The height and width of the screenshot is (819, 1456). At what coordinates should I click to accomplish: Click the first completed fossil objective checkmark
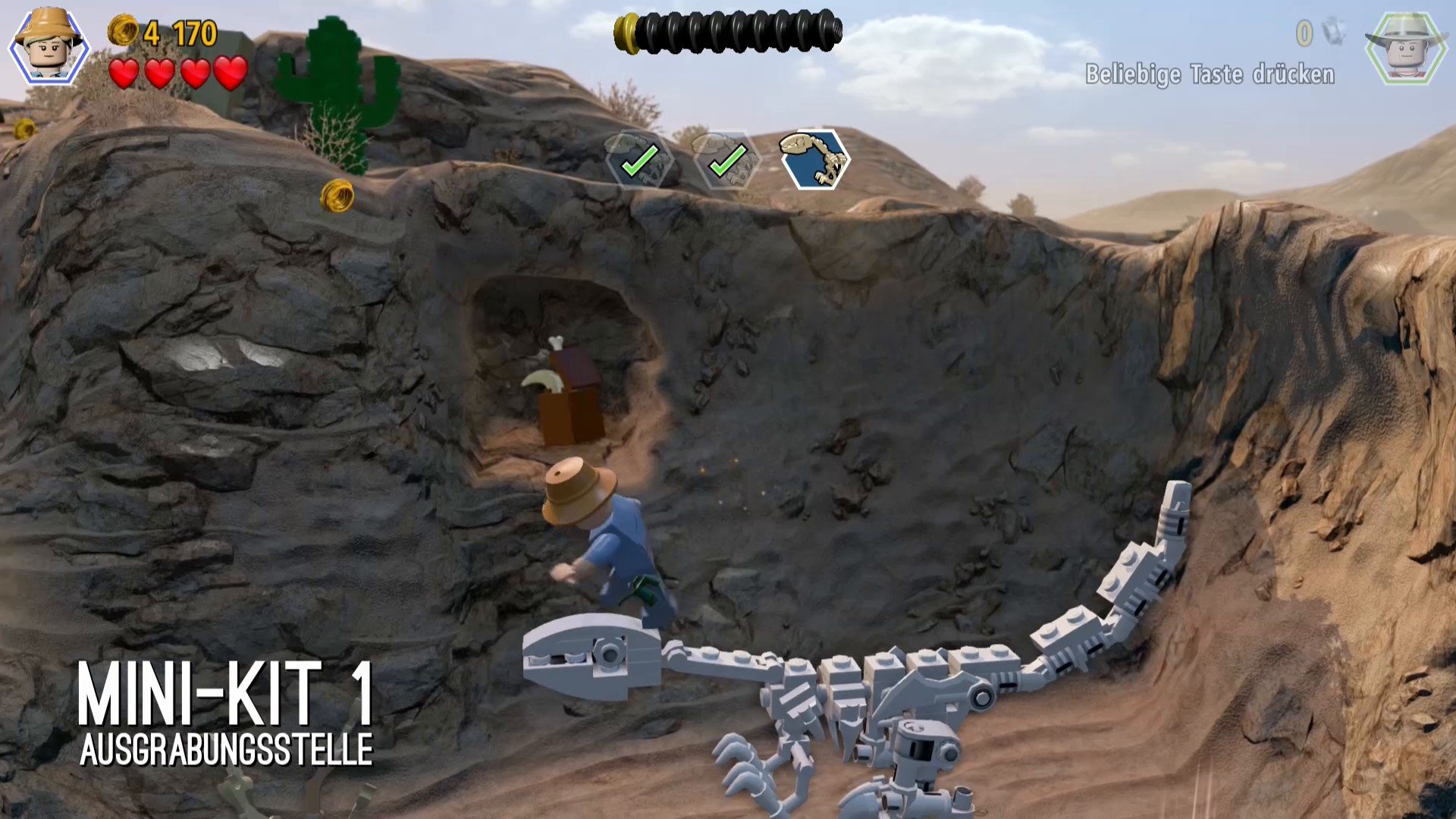coord(639,160)
